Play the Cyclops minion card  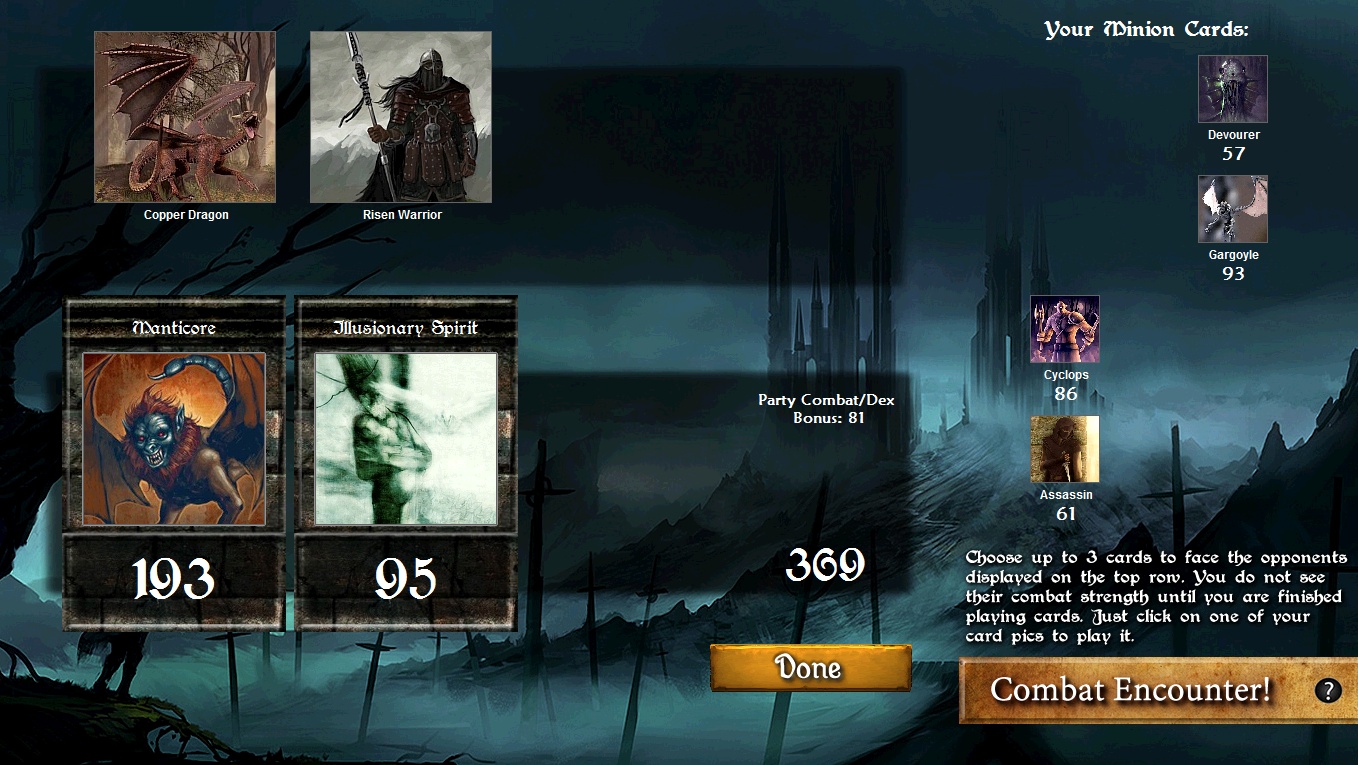pos(1064,328)
